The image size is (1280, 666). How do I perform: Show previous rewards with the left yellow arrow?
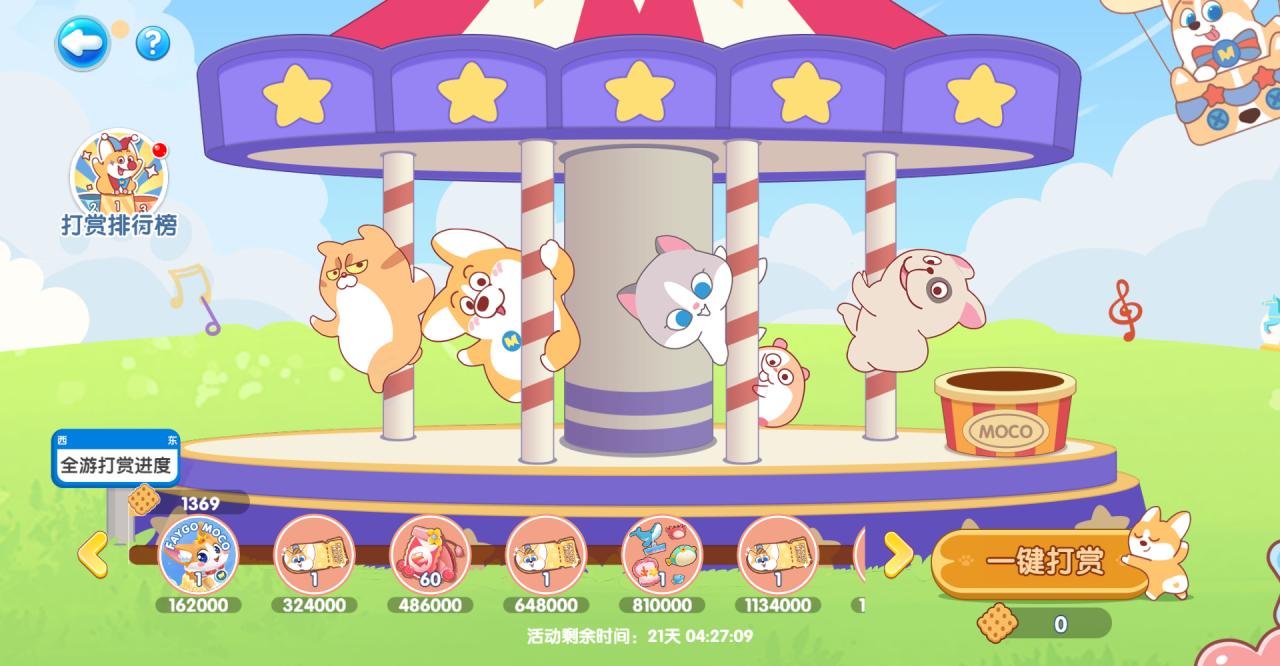tap(92, 554)
